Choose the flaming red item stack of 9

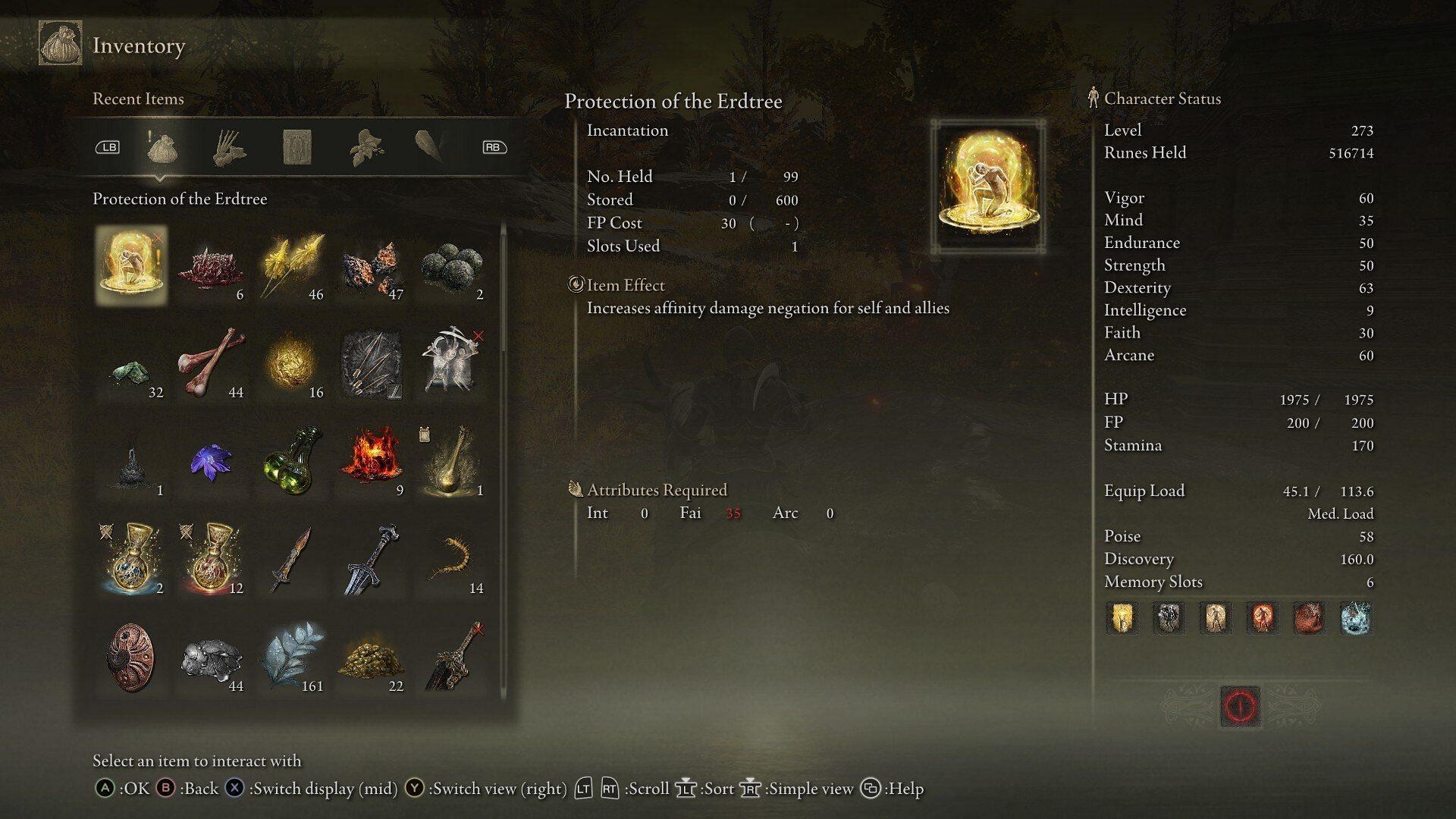click(x=372, y=461)
